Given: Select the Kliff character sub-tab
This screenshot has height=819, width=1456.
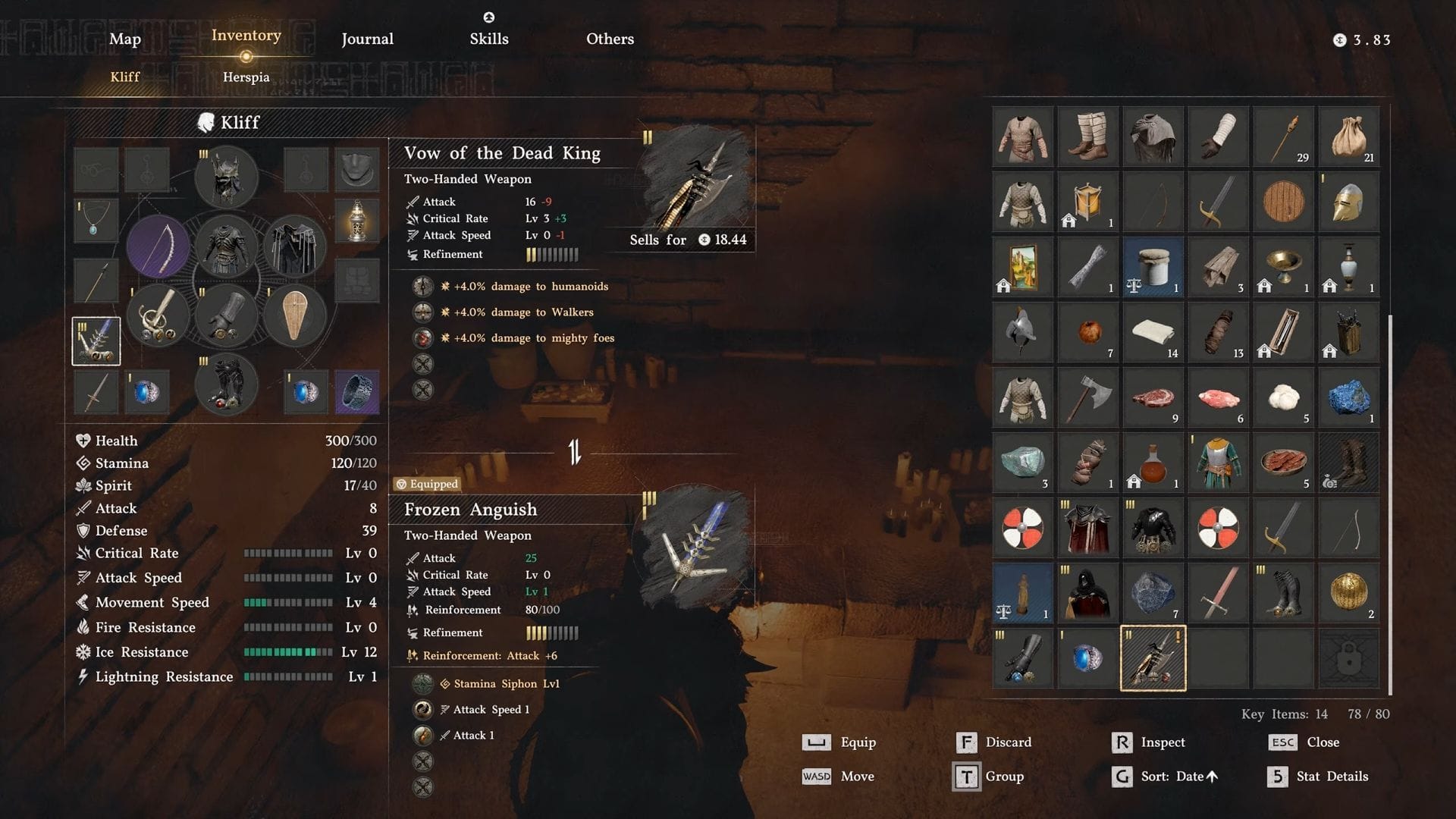Looking at the screenshot, I should click(125, 77).
